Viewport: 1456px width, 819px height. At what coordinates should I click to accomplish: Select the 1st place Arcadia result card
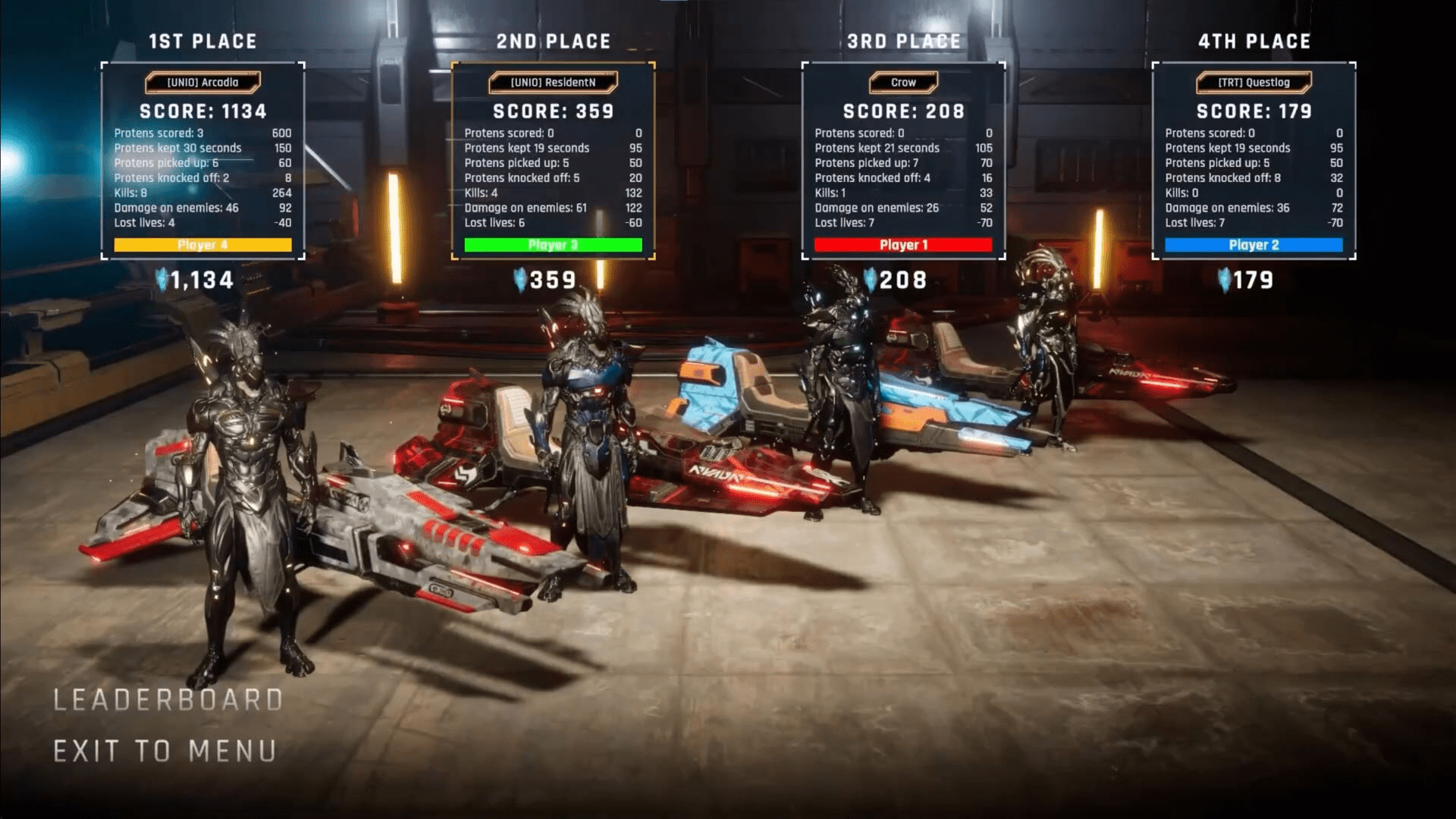tap(202, 161)
